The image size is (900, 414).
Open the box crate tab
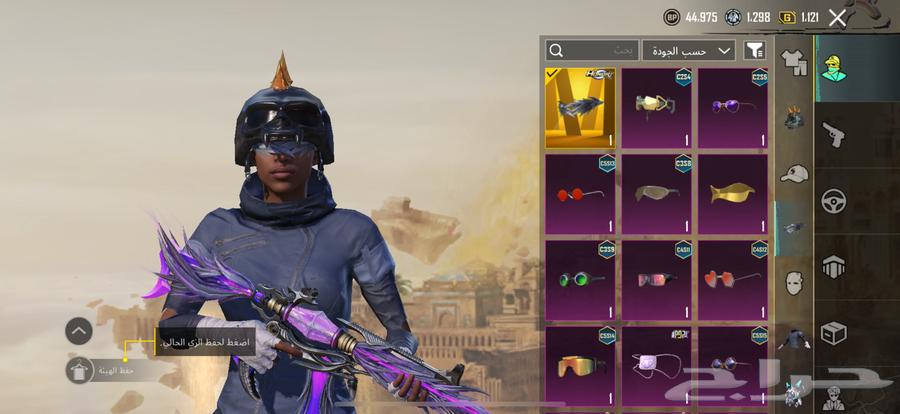point(833,332)
